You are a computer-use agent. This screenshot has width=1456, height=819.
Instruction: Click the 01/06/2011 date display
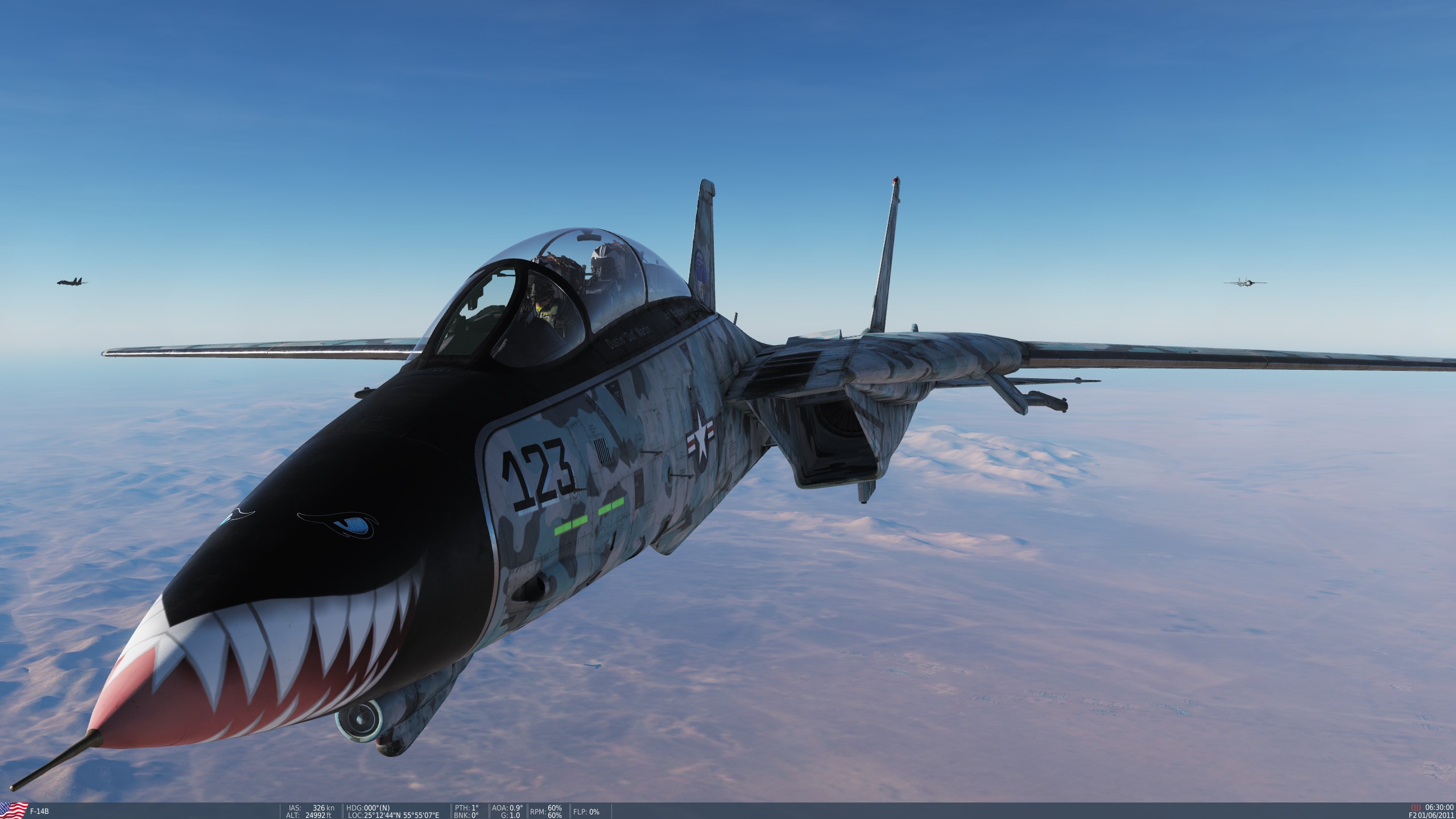tap(1436, 816)
